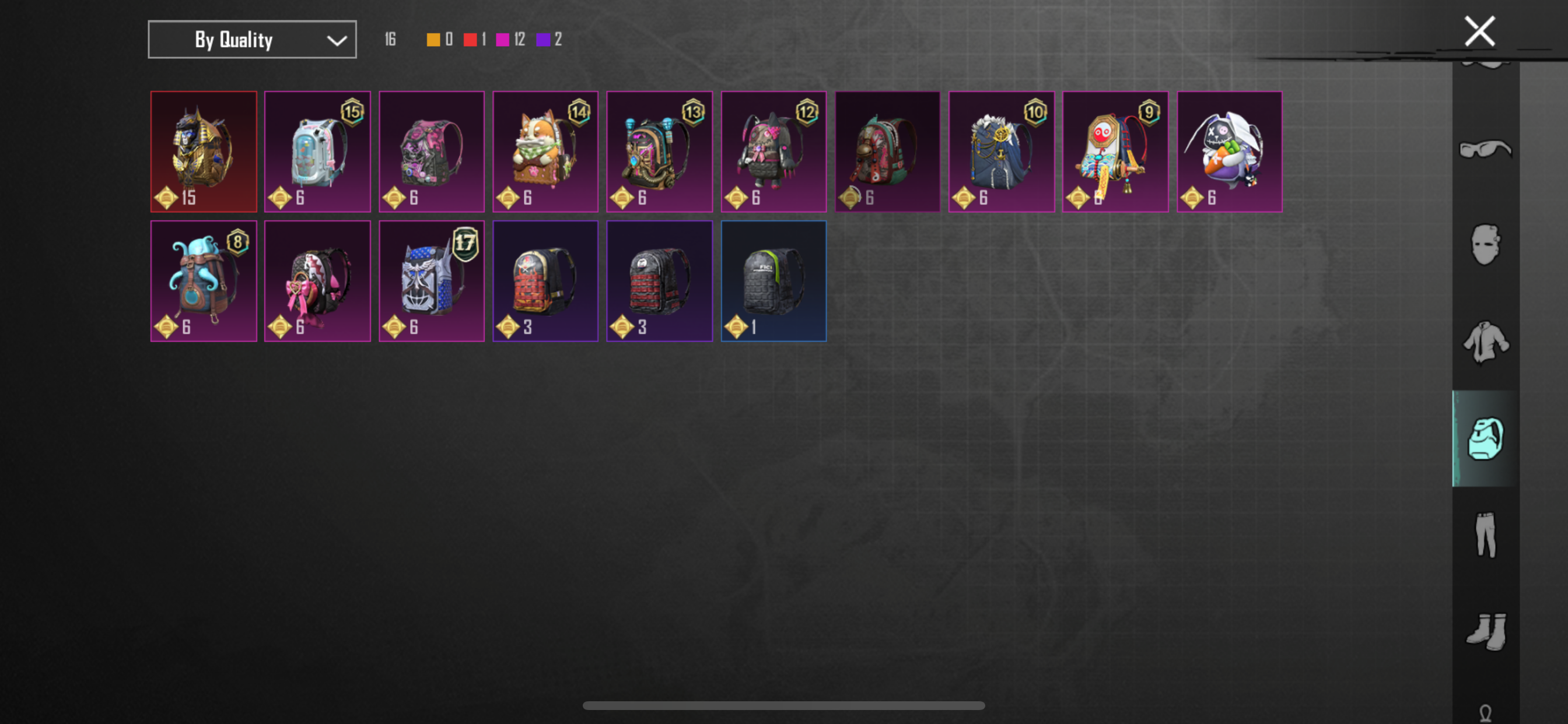The width and height of the screenshot is (1568, 724).
Task: Open the face mask category
Action: tap(1485, 245)
